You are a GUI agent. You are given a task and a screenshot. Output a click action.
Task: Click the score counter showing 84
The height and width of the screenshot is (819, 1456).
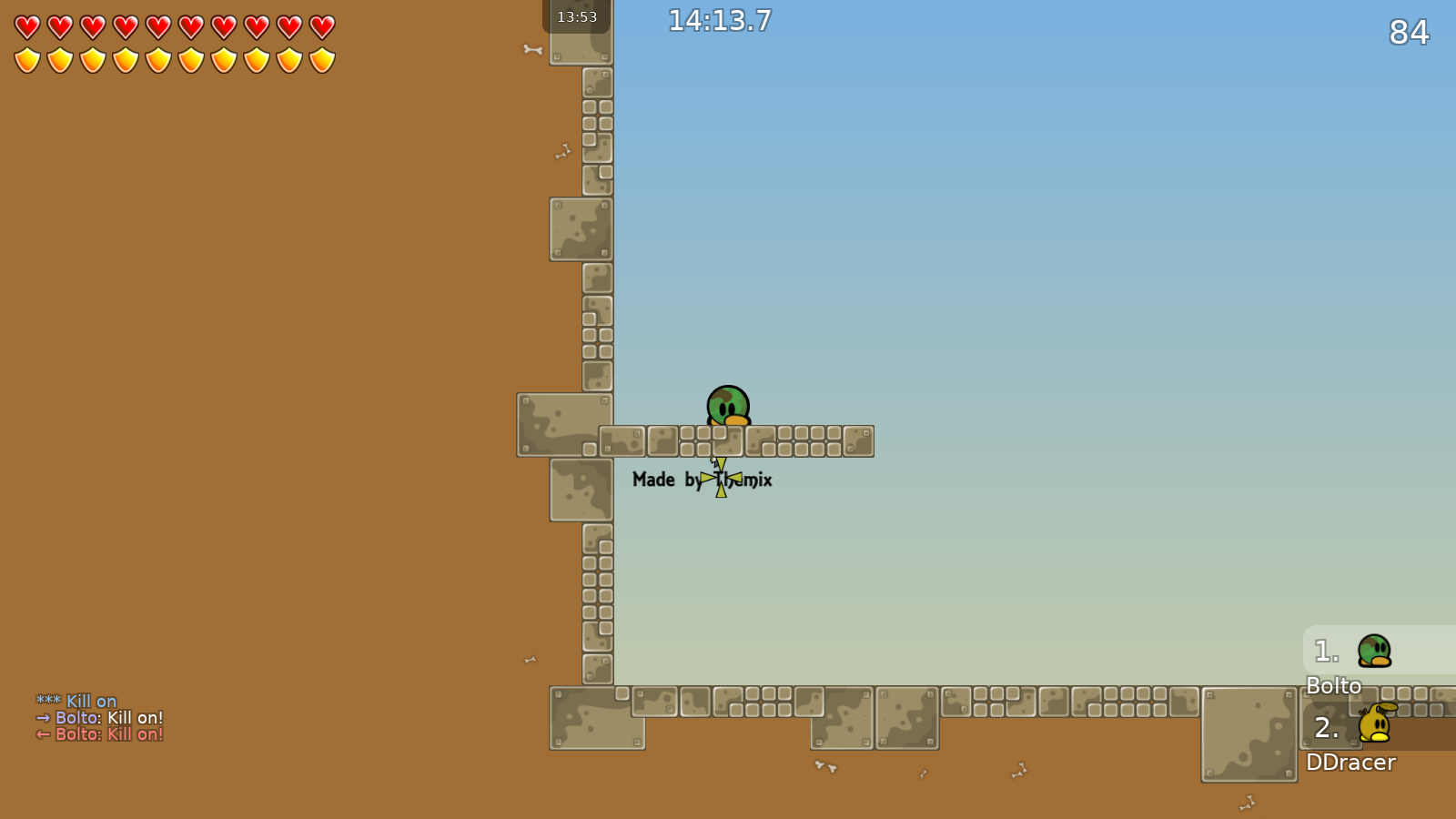coord(1410,33)
